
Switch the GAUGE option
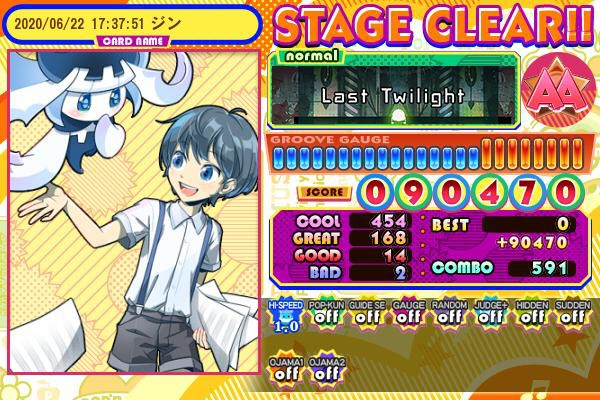point(406,316)
